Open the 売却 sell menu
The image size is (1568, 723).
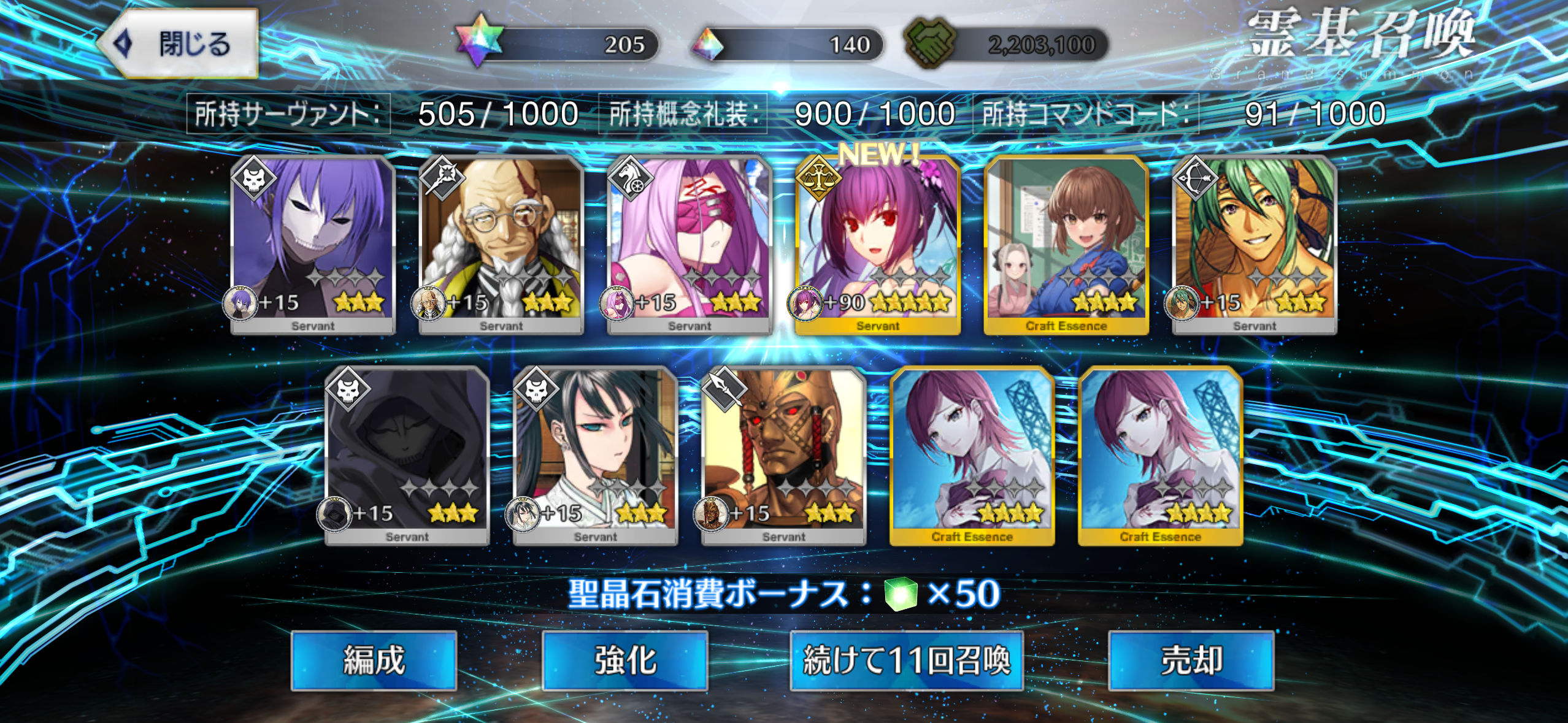coord(1191,660)
